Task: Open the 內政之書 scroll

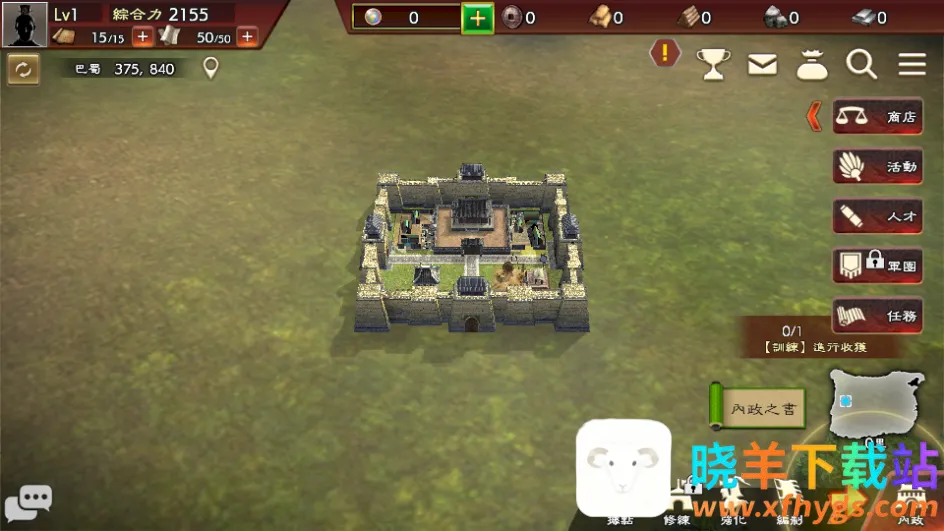Action: tap(757, 408)
